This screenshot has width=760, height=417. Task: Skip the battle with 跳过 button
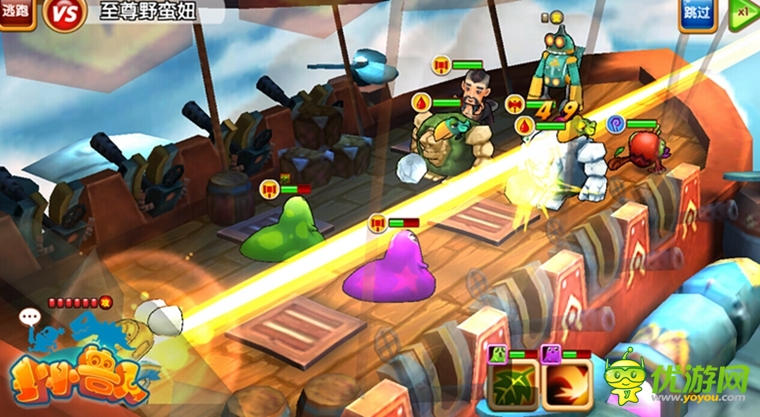point(698,14)
